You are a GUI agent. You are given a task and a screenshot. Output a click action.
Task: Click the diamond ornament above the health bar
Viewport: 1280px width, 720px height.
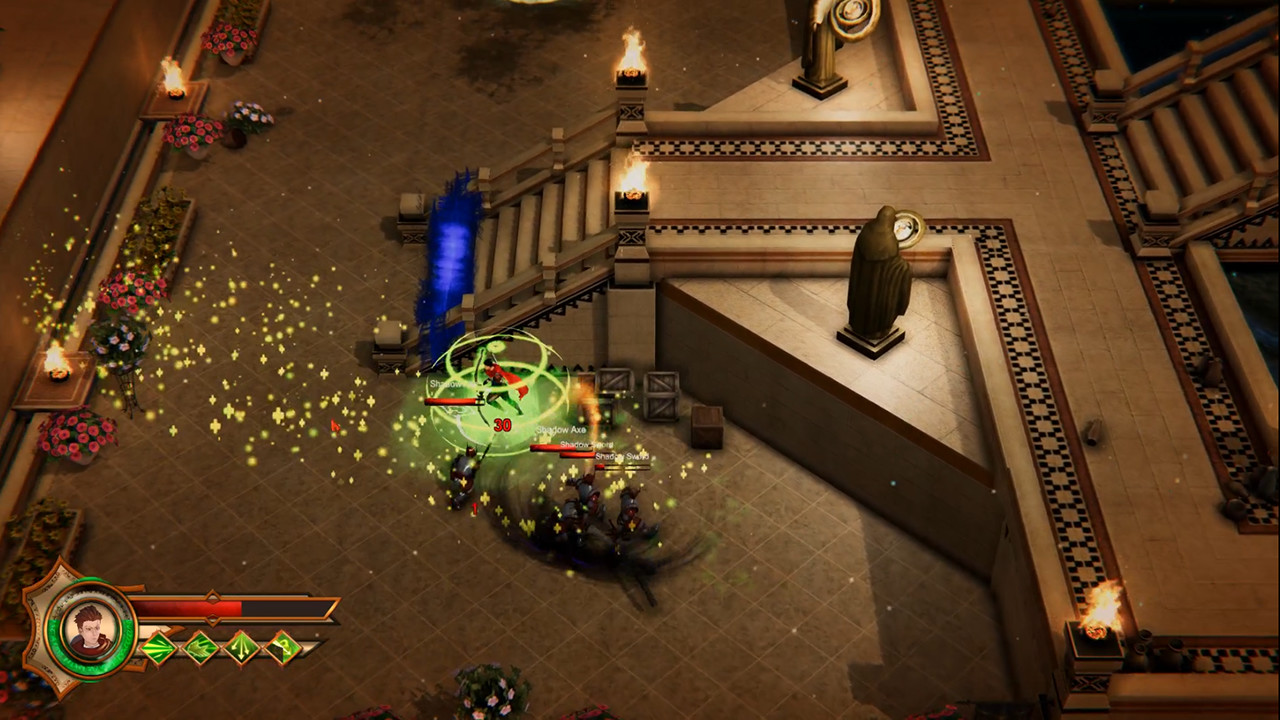click(212, 595)
